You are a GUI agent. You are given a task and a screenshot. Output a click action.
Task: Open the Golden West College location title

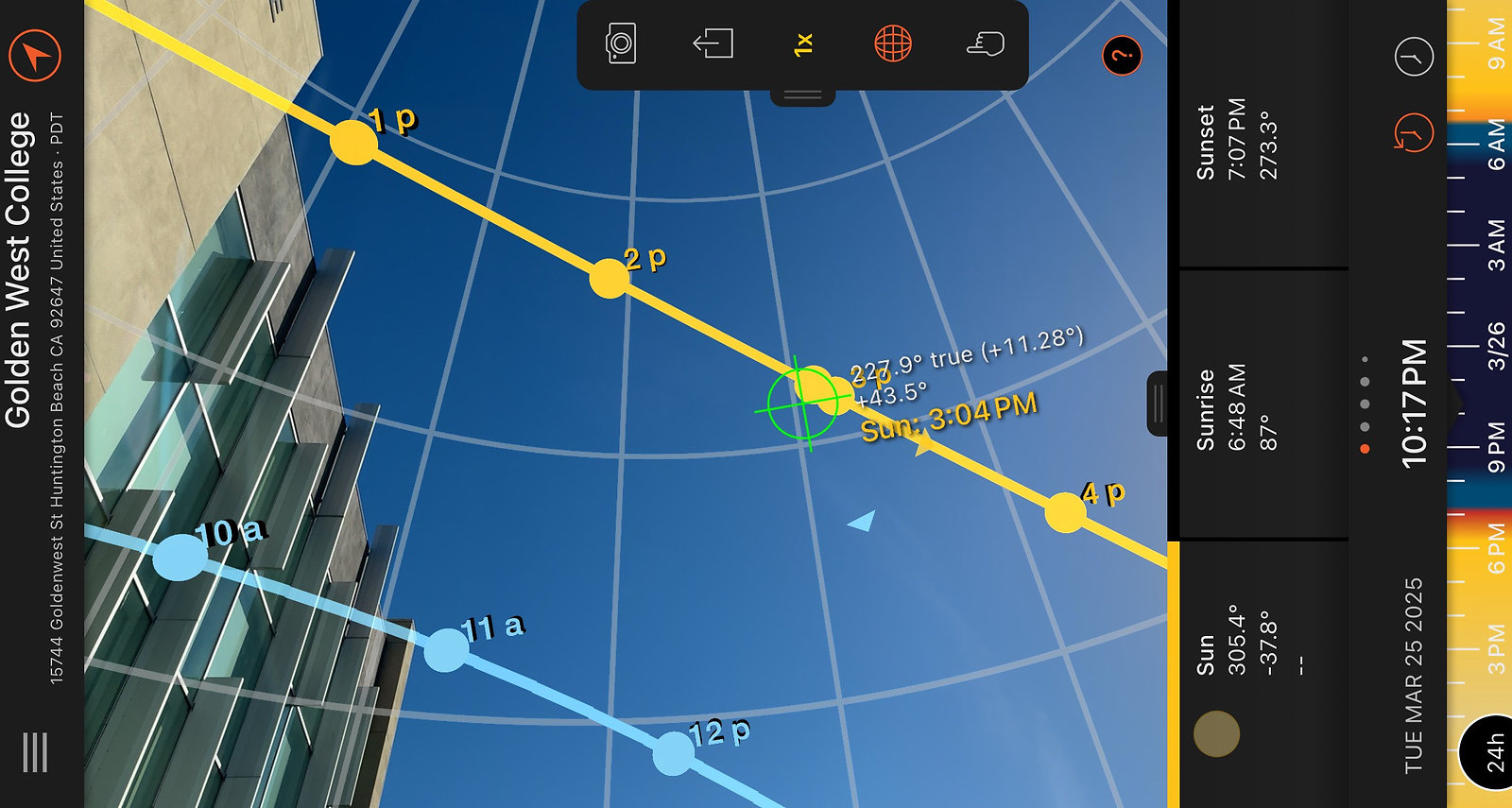click(19, 269)
